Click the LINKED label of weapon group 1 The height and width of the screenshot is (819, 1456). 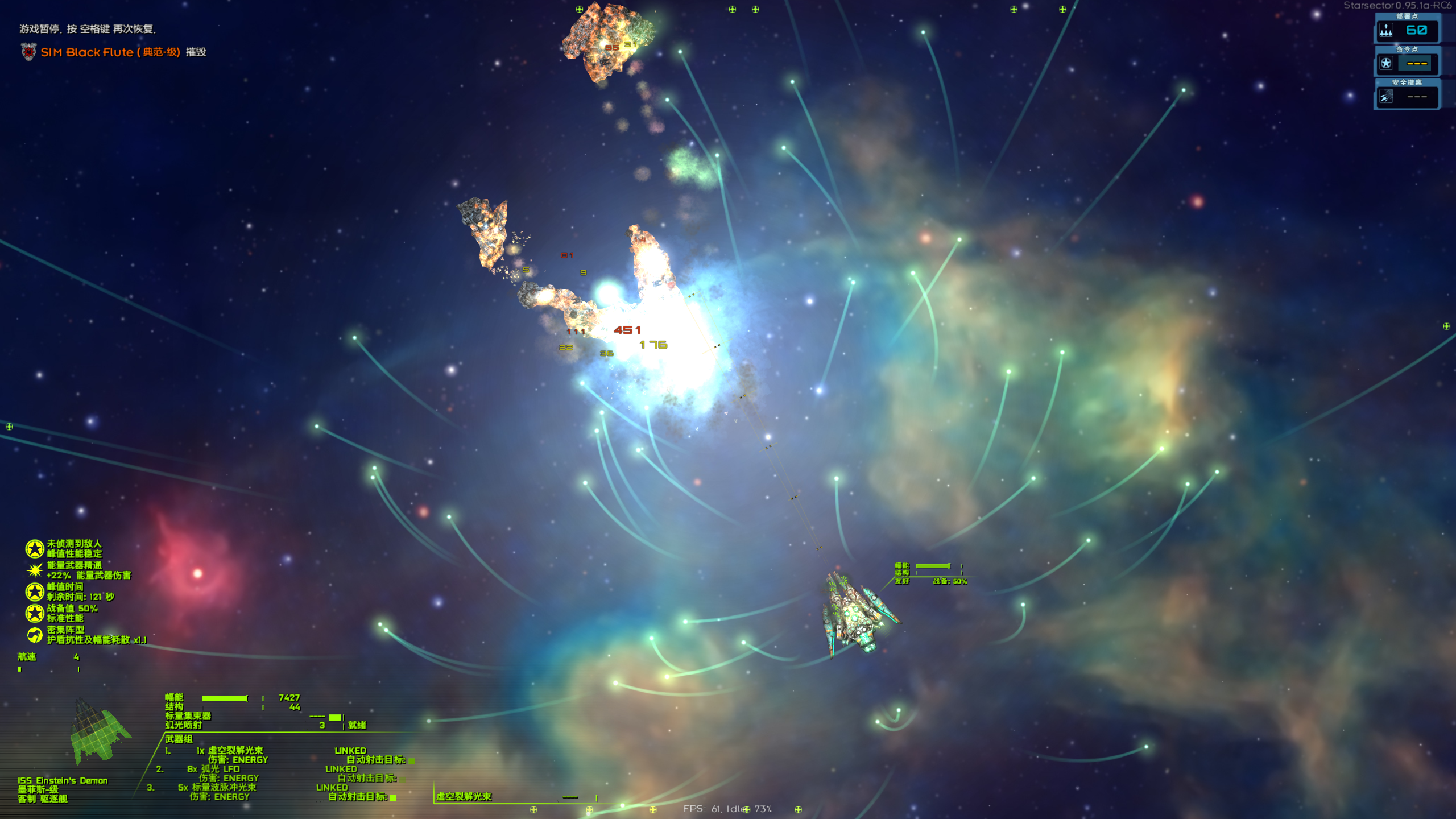pyautogui.click(x=350, y=751)
